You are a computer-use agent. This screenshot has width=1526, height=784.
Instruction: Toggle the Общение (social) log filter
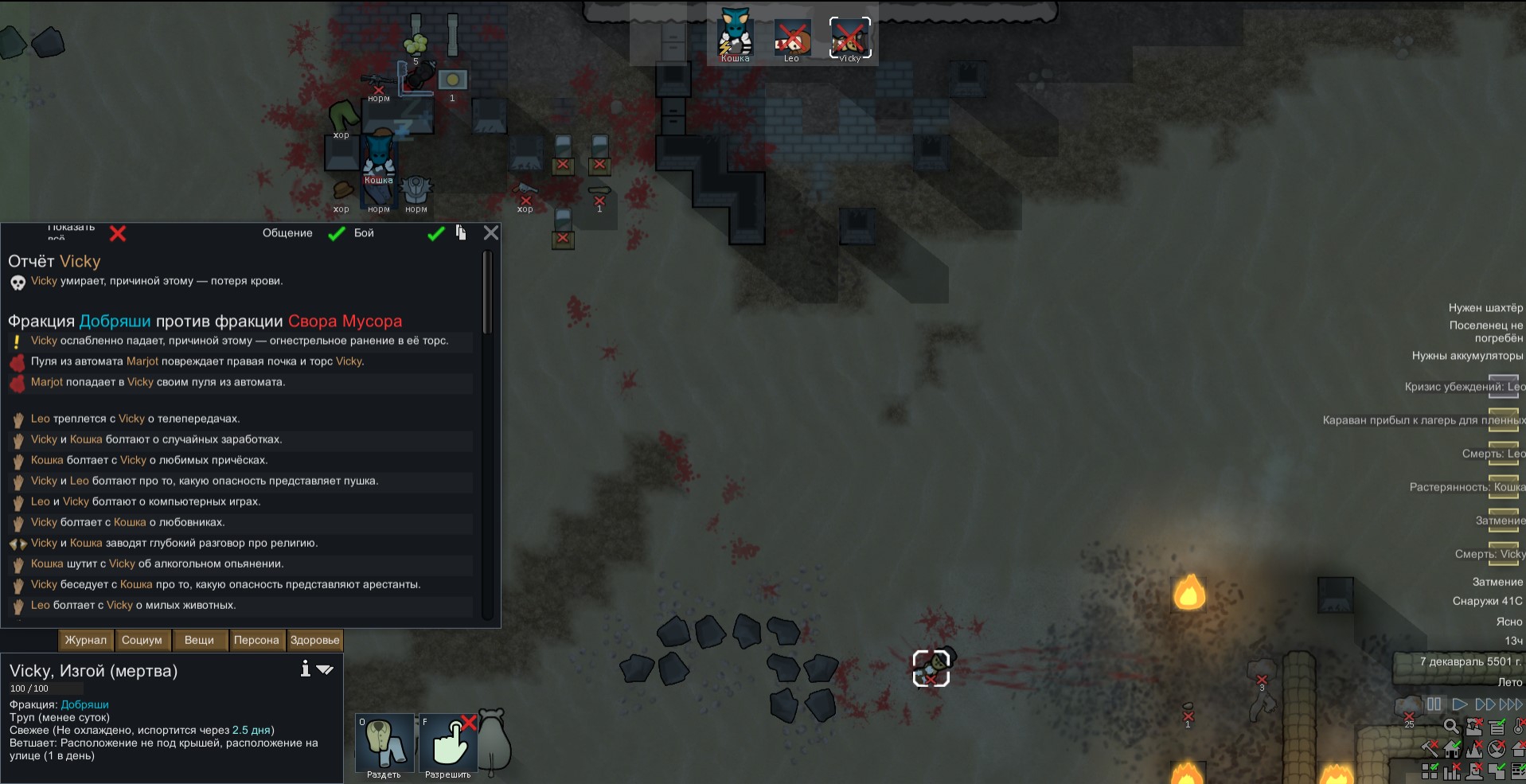click(x=337, y=233)
